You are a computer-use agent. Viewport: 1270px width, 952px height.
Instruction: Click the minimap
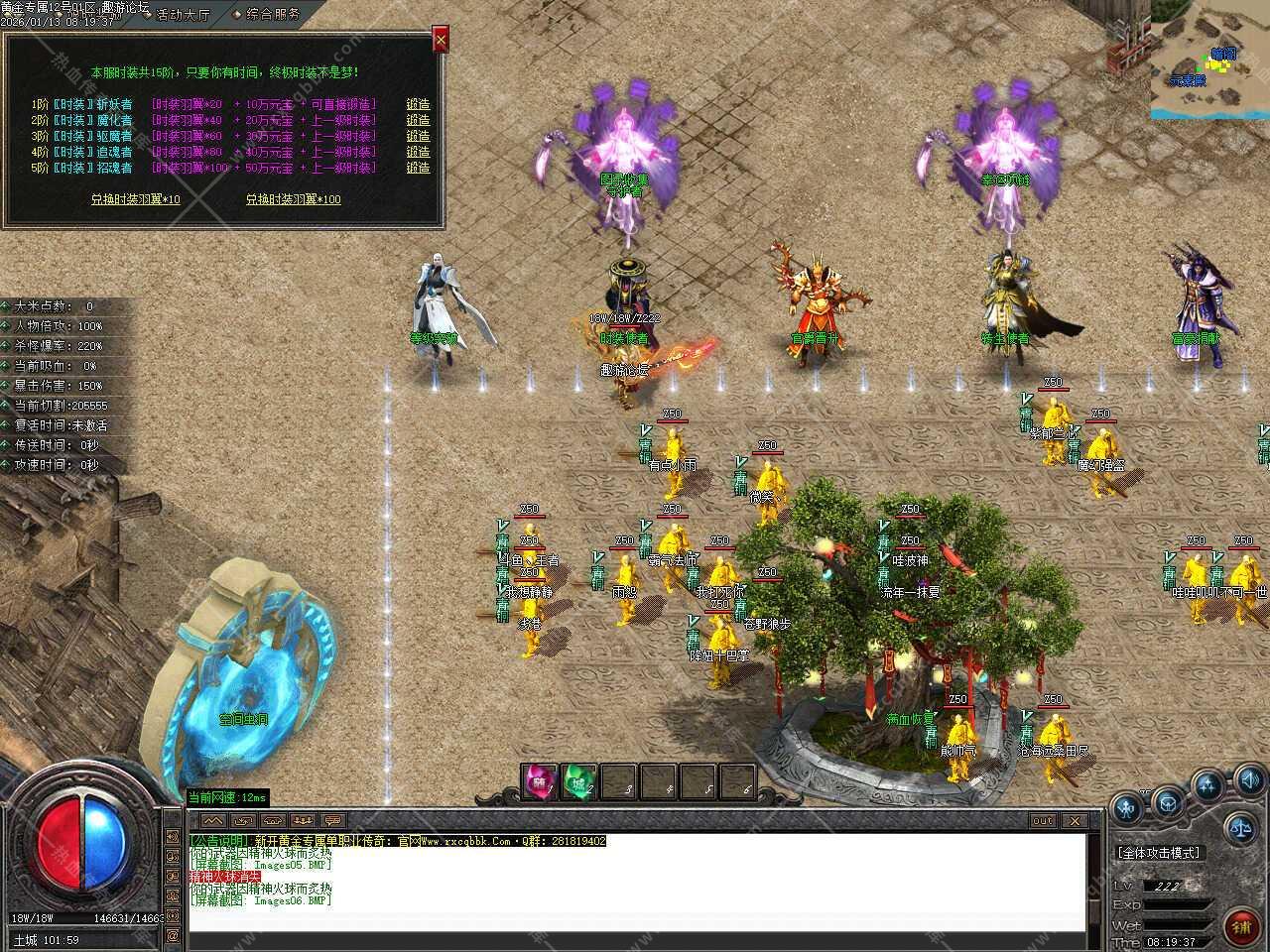1210,59
